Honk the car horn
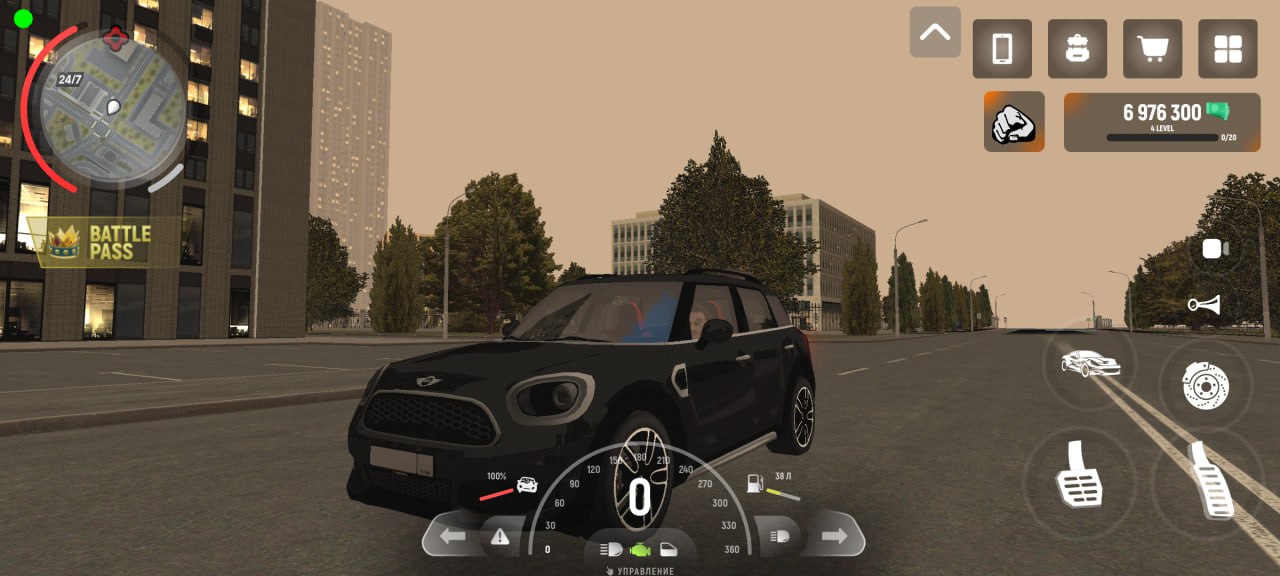This screenshot has width=1280, height=576. click(x=1204, y=305)
